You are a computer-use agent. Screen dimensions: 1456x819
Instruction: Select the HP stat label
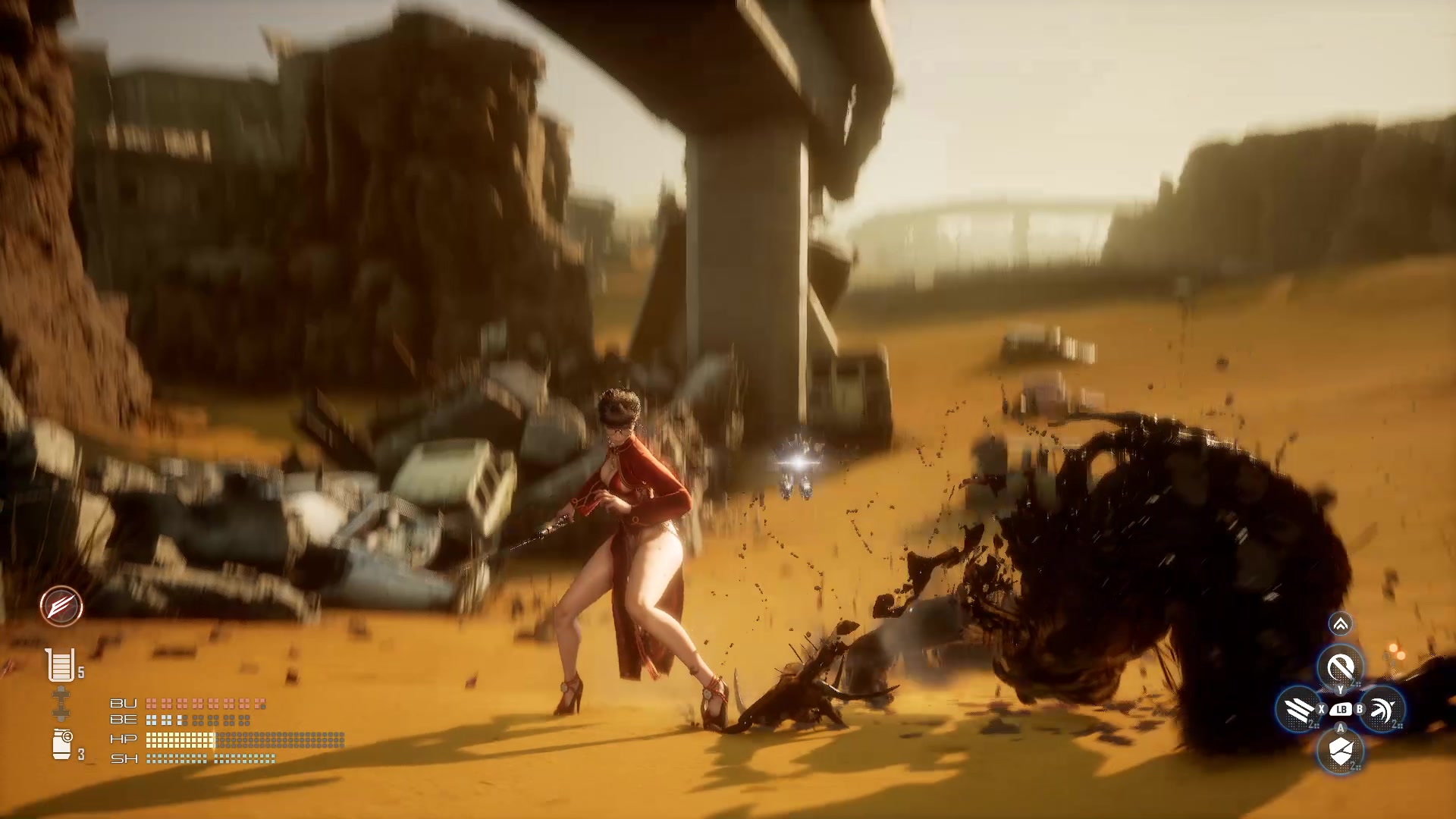pyautogui.click(x=123, y=739)
